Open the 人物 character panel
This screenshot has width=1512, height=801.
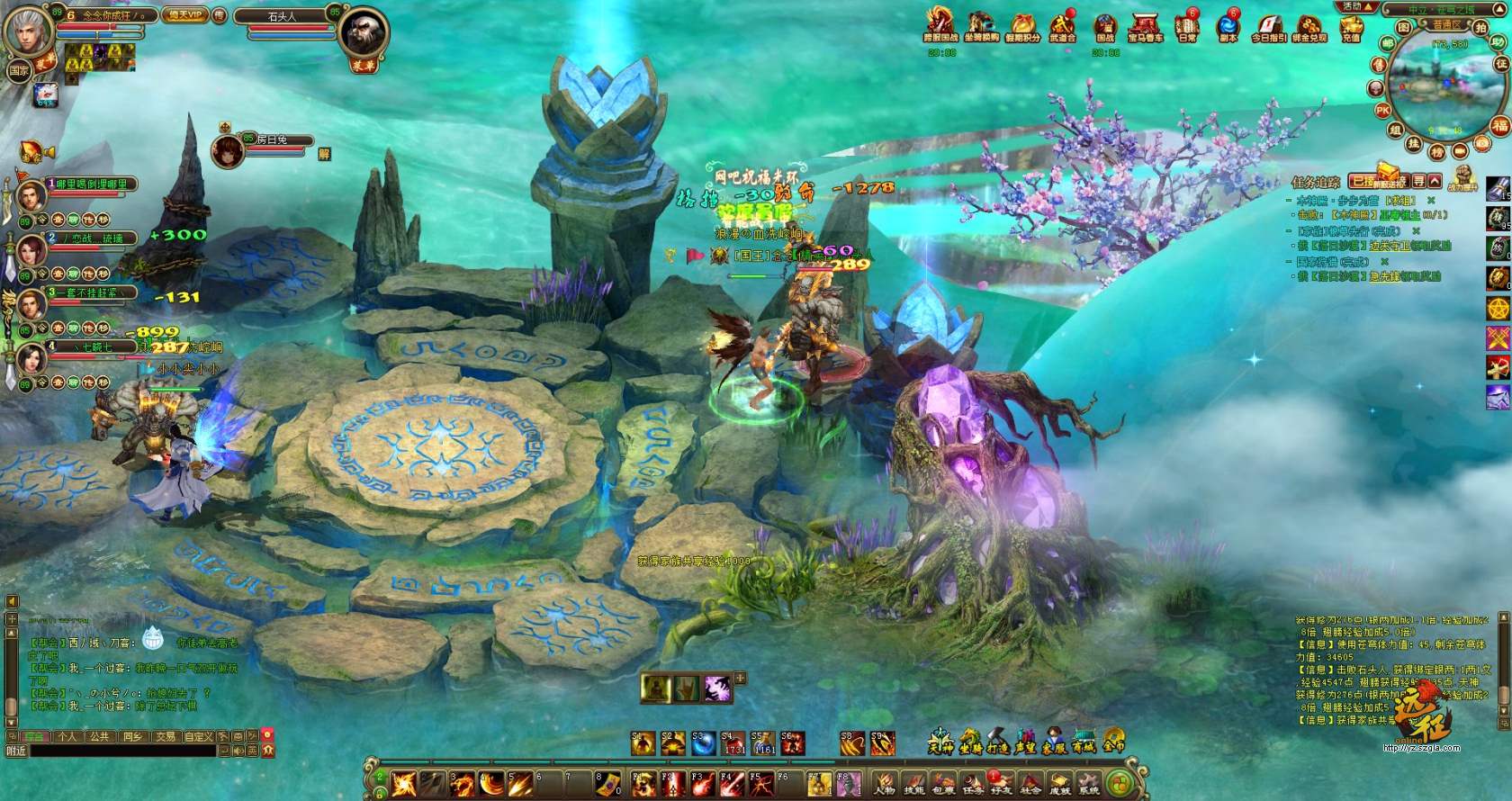point(885,783)
